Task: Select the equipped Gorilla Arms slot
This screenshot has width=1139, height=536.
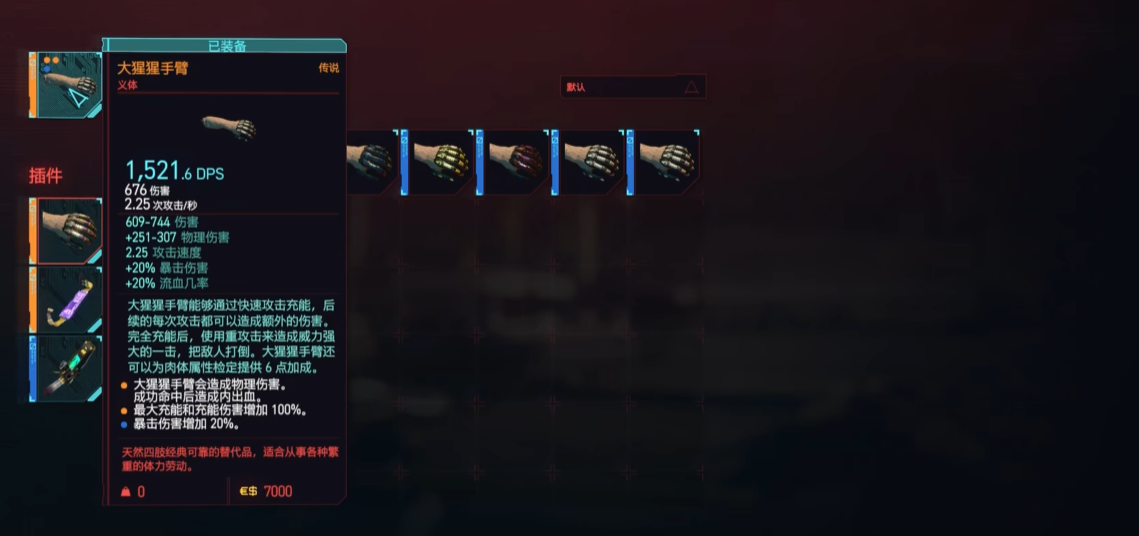Action: [67, 86]
